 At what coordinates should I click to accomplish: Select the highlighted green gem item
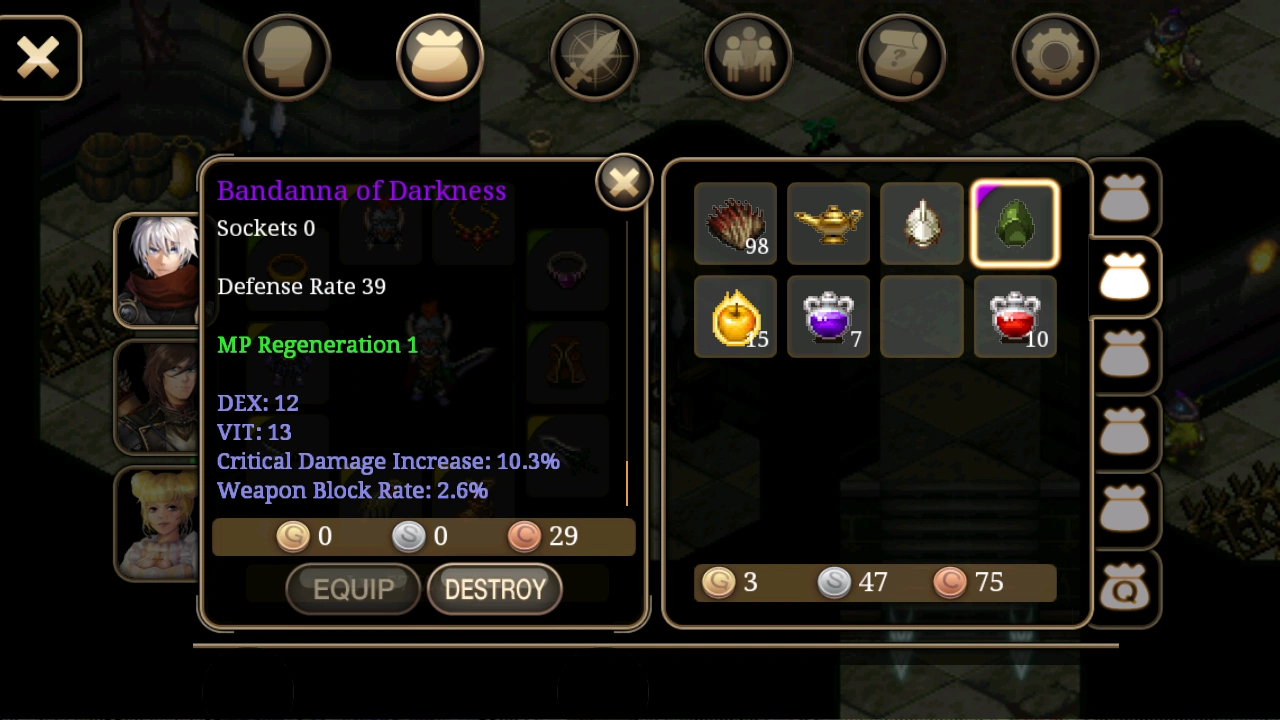pyautogui.click(x=1014, y=223)
